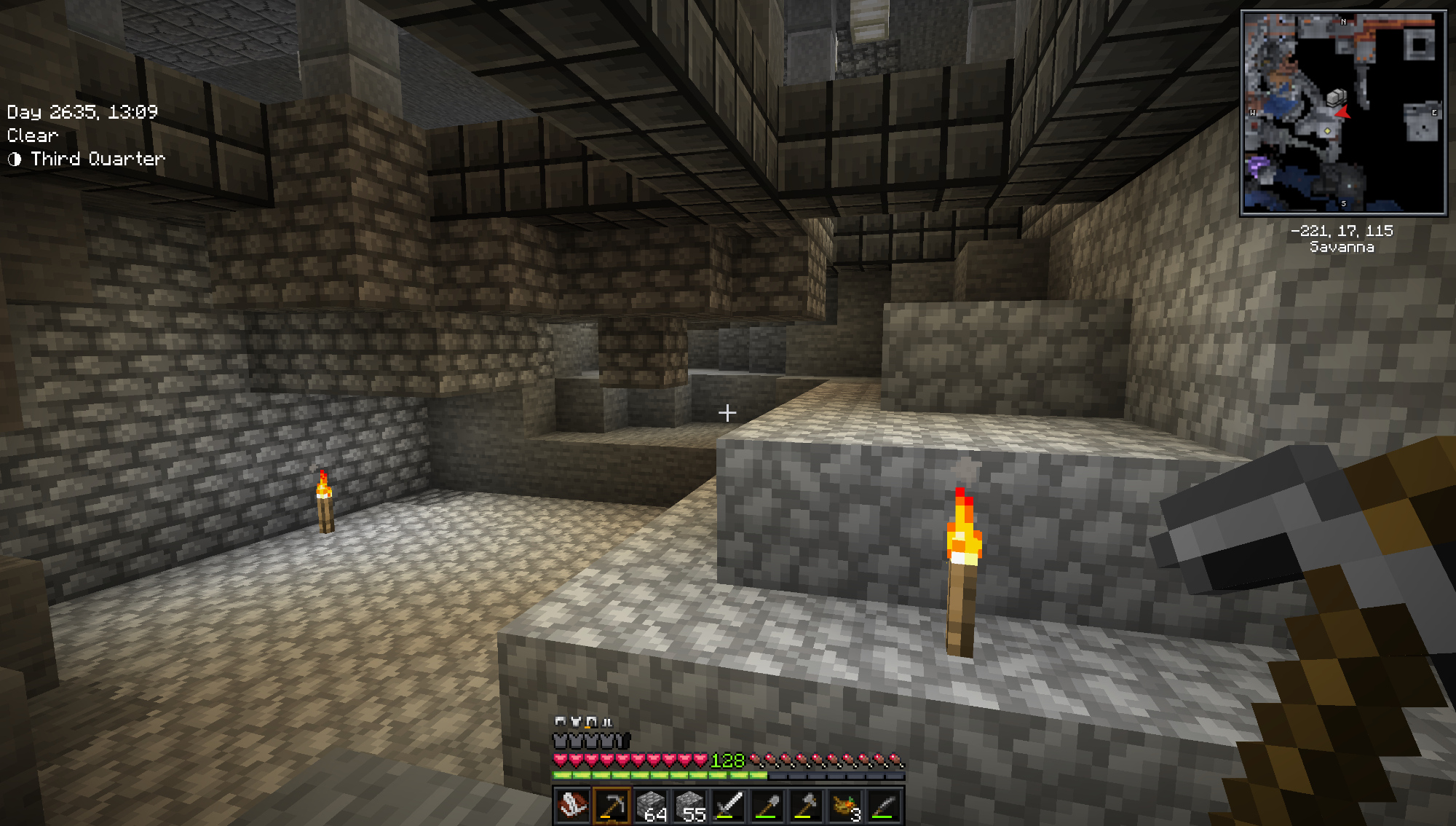This screenshot has height=826, width=1456.
Task: Select the book item in the hotbar
Action: pyautogui.click(x=572, y=806)
